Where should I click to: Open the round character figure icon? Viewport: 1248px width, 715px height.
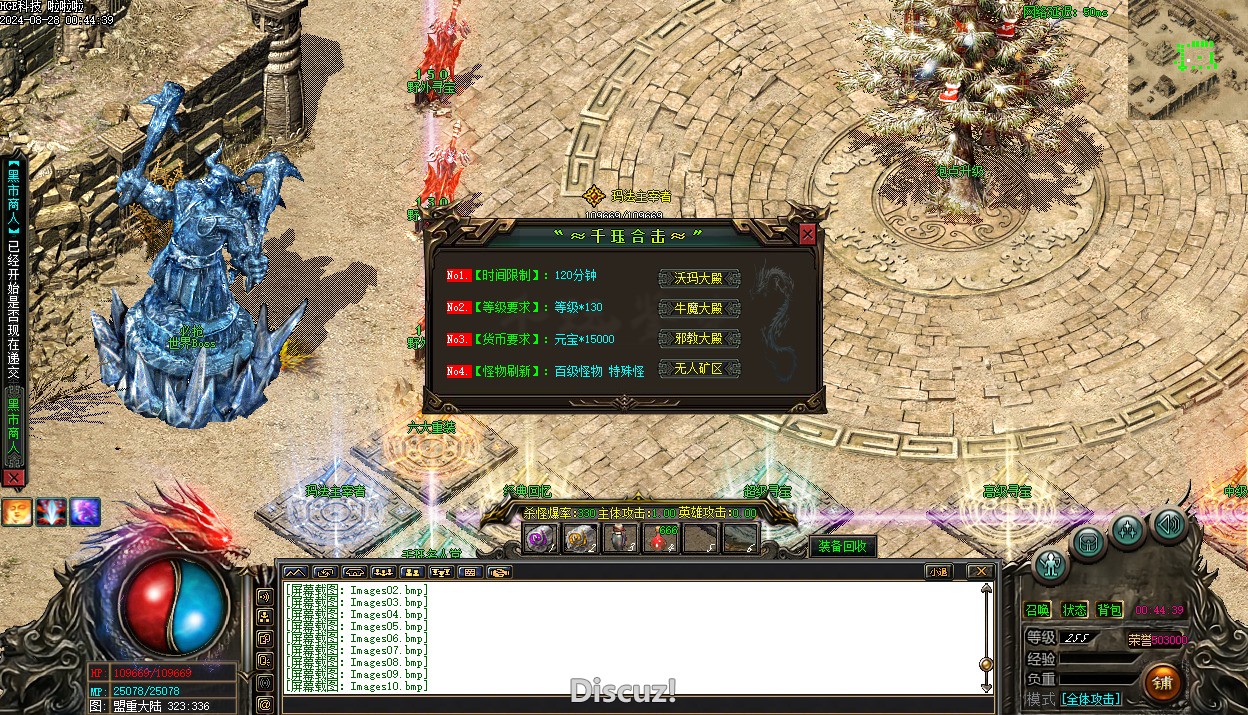(1051, 566)
